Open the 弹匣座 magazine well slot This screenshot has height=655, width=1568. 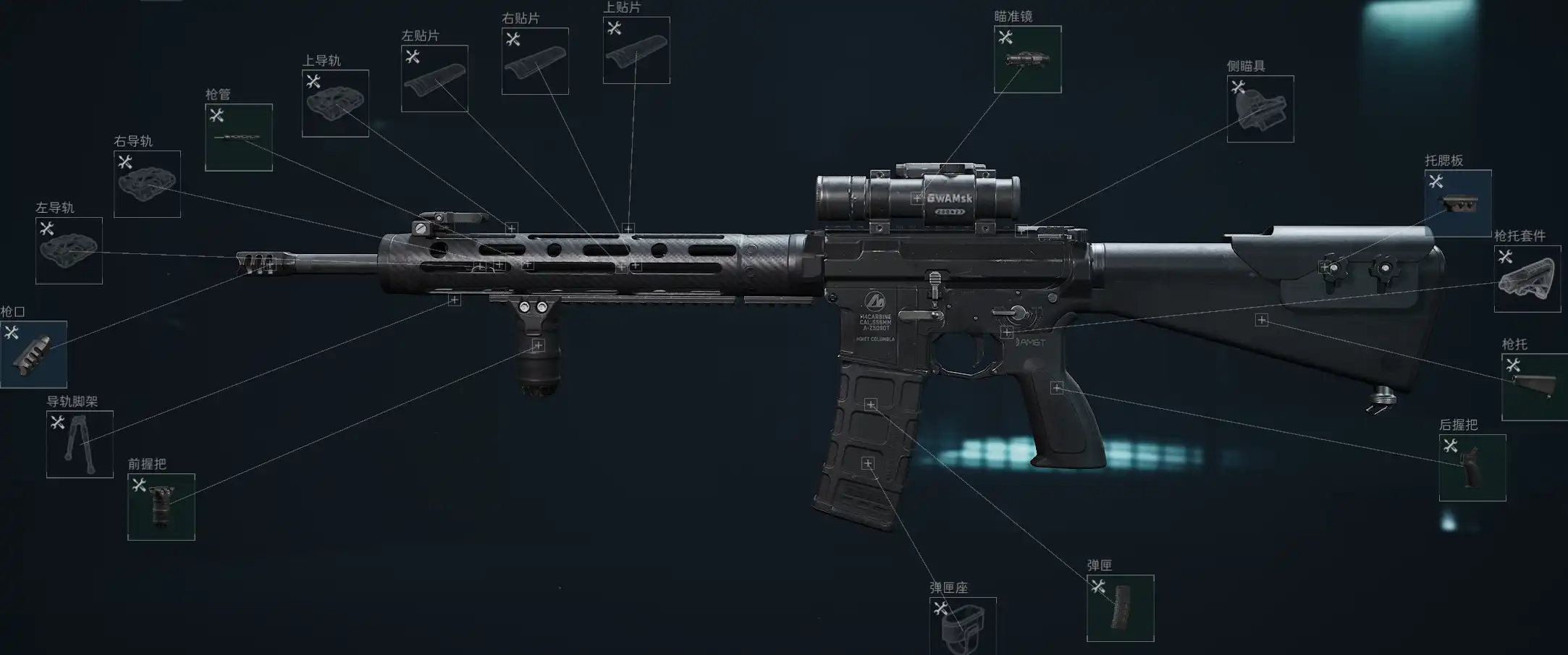click(963, 627)
